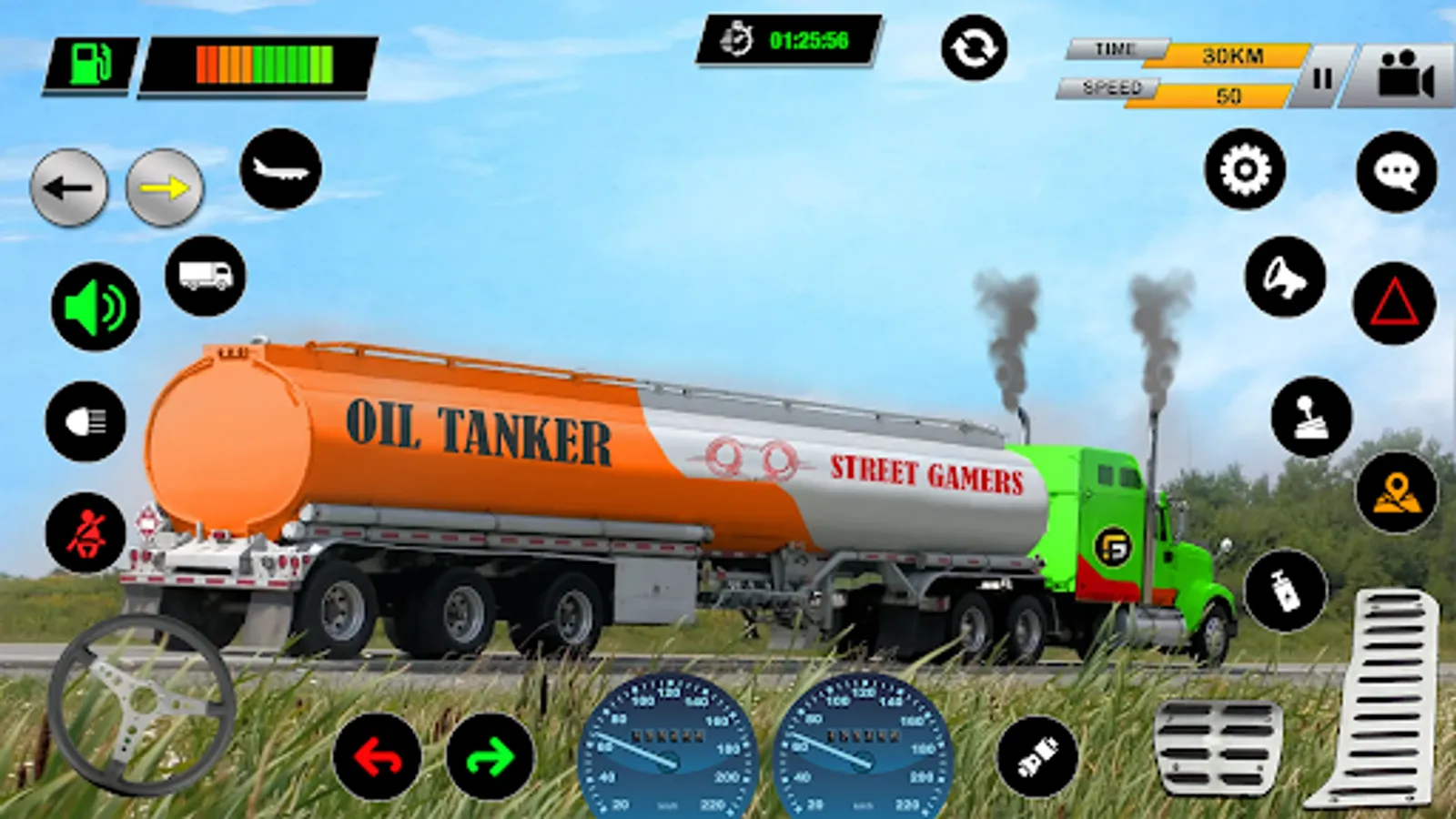Viewport: 1456px width, 819px height.
Task: Switch on the headlights button
Action: 86,421
